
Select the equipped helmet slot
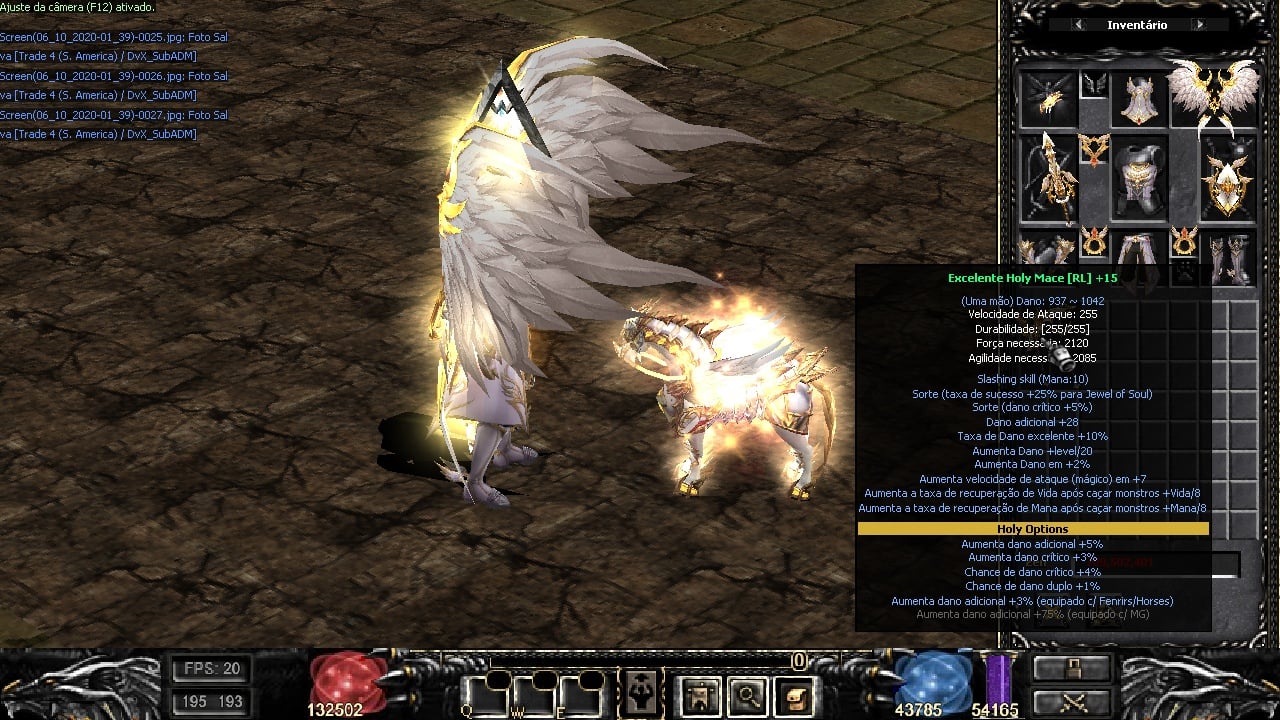[1139, 100]
